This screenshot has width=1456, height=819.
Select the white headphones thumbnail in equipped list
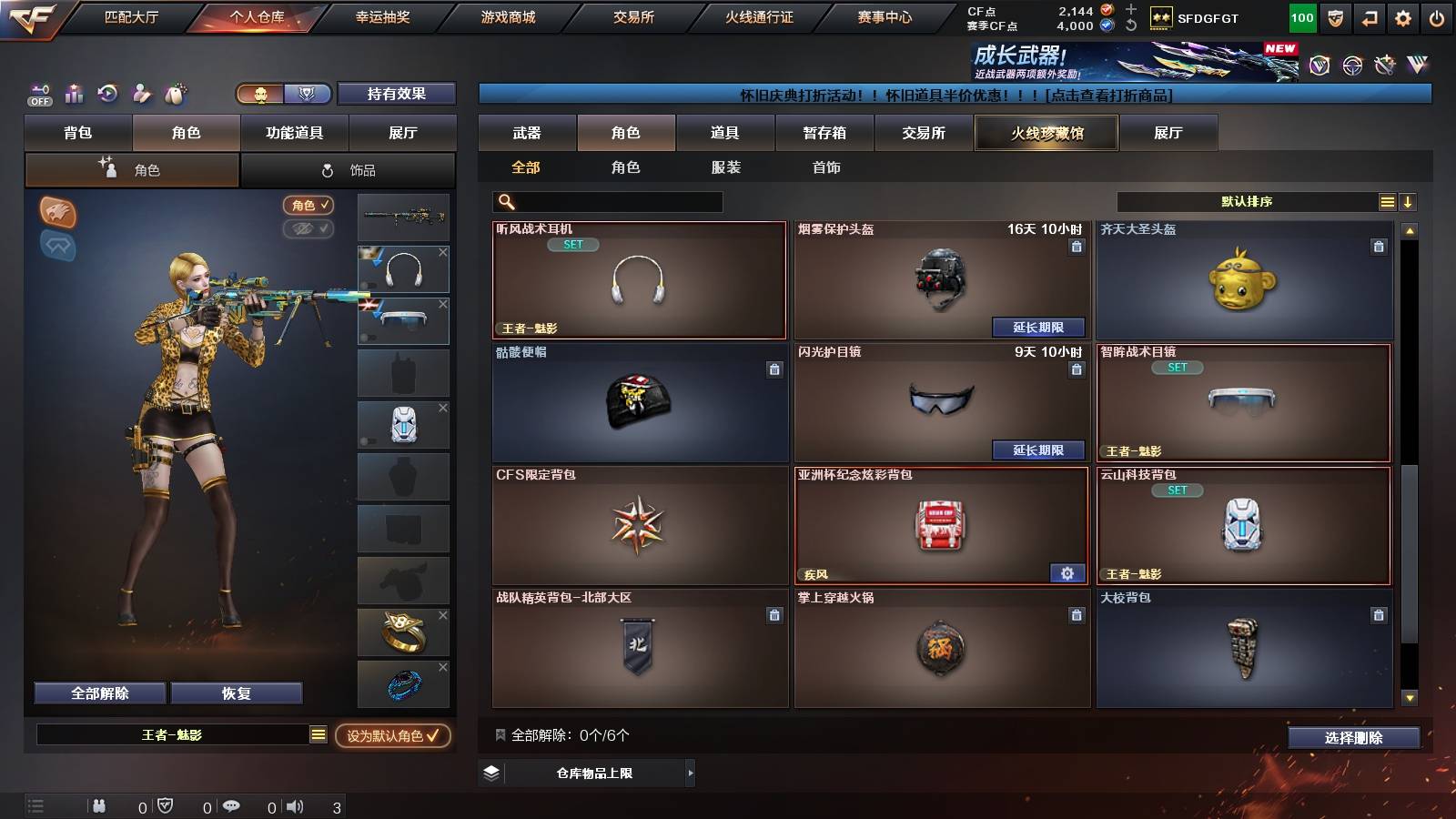pos(403,268)
